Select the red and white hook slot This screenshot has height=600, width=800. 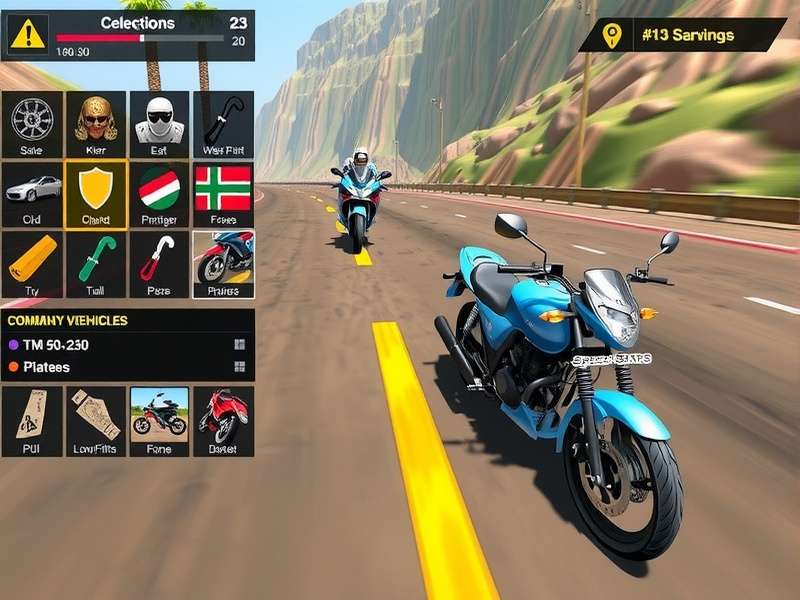(x=159, y=264)
